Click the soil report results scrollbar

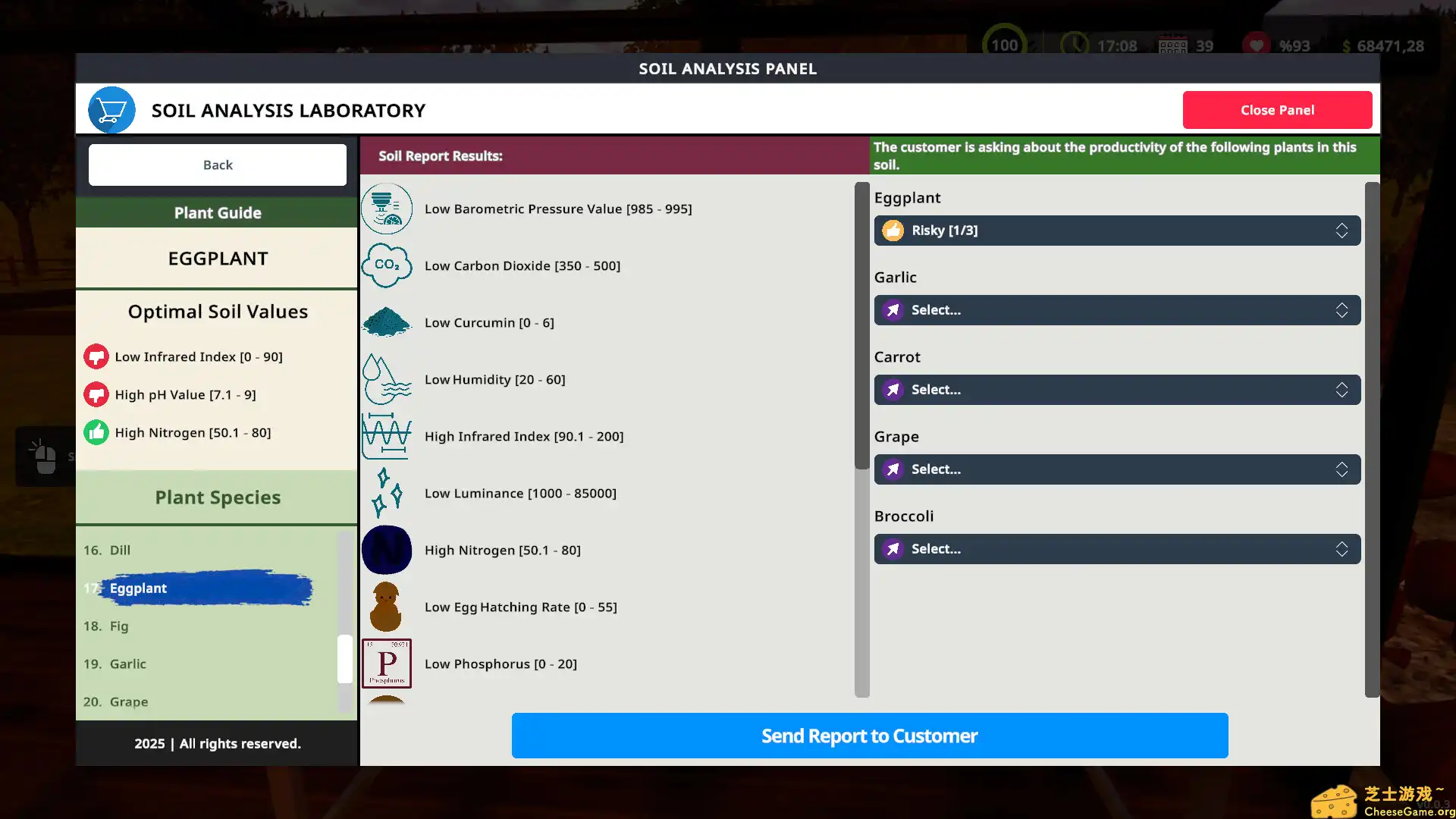pos(861,326)
